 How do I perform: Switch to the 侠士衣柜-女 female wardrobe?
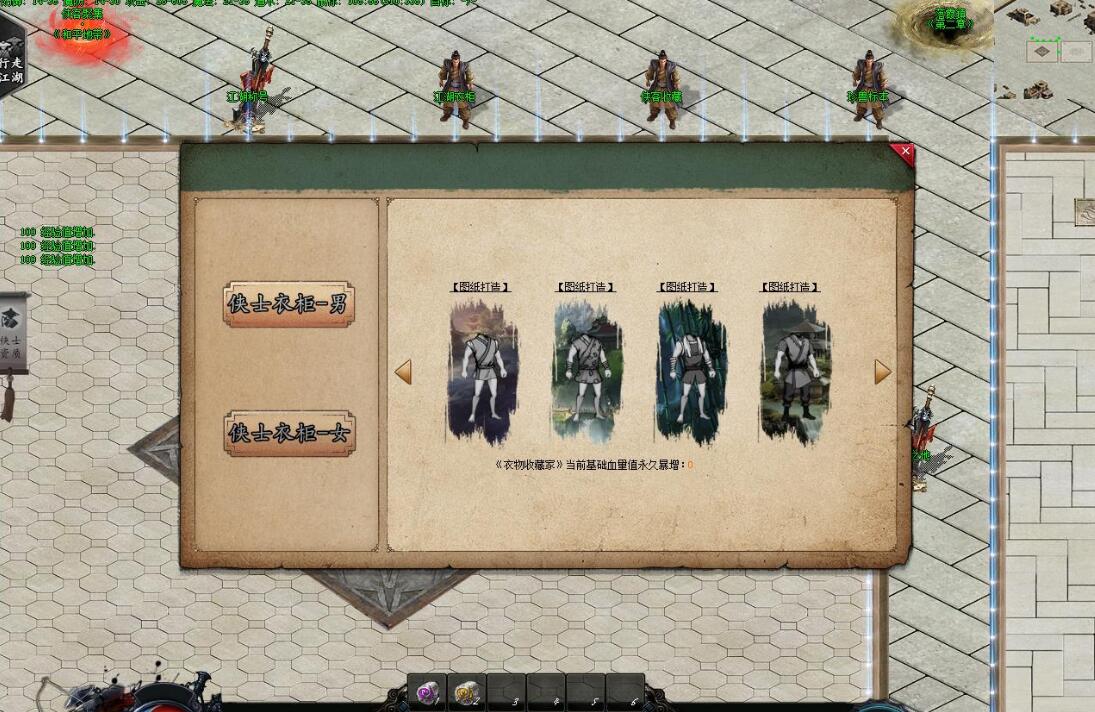point(289,433)
